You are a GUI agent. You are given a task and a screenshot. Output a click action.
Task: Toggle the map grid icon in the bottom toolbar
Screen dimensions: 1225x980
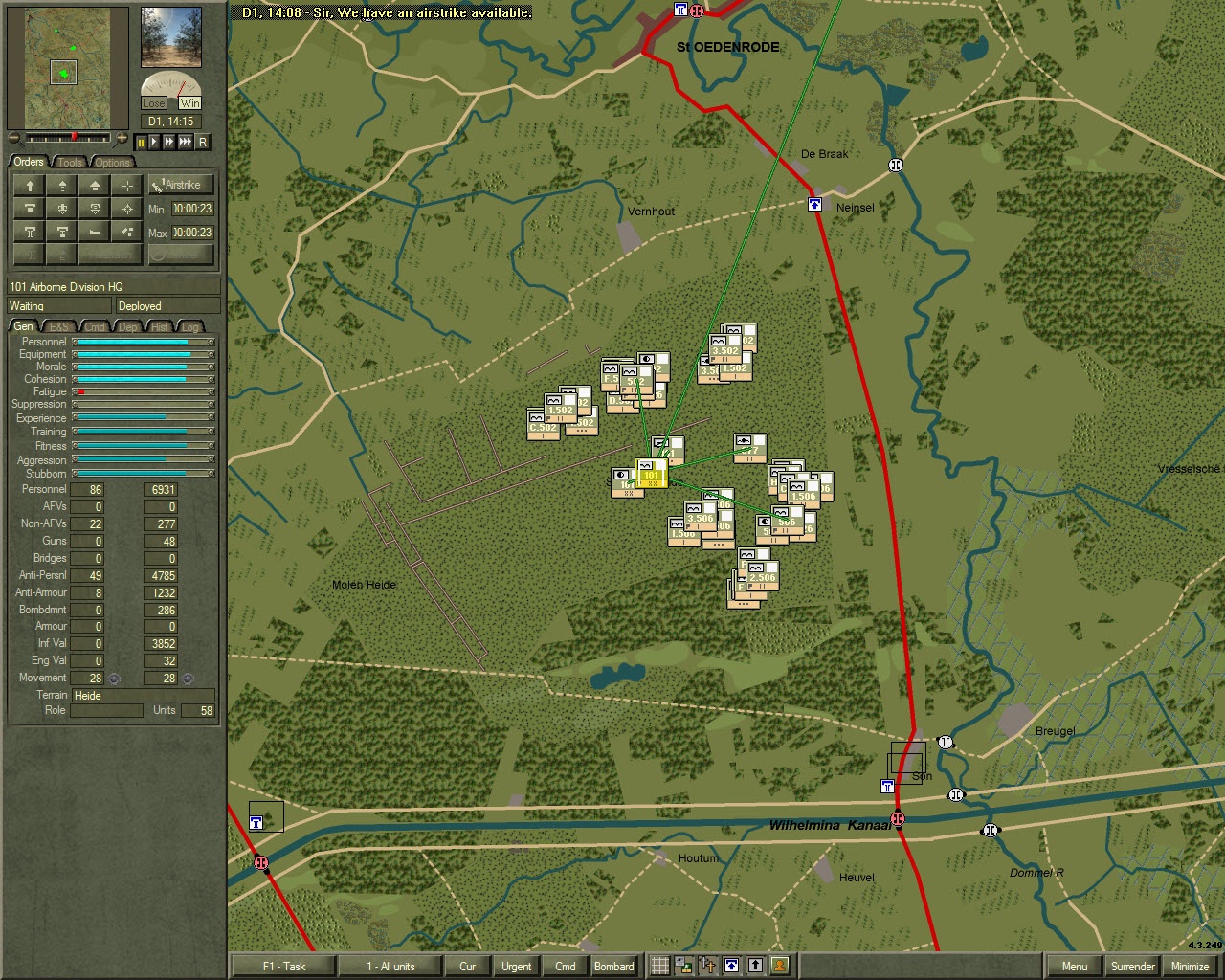(660, 967)
